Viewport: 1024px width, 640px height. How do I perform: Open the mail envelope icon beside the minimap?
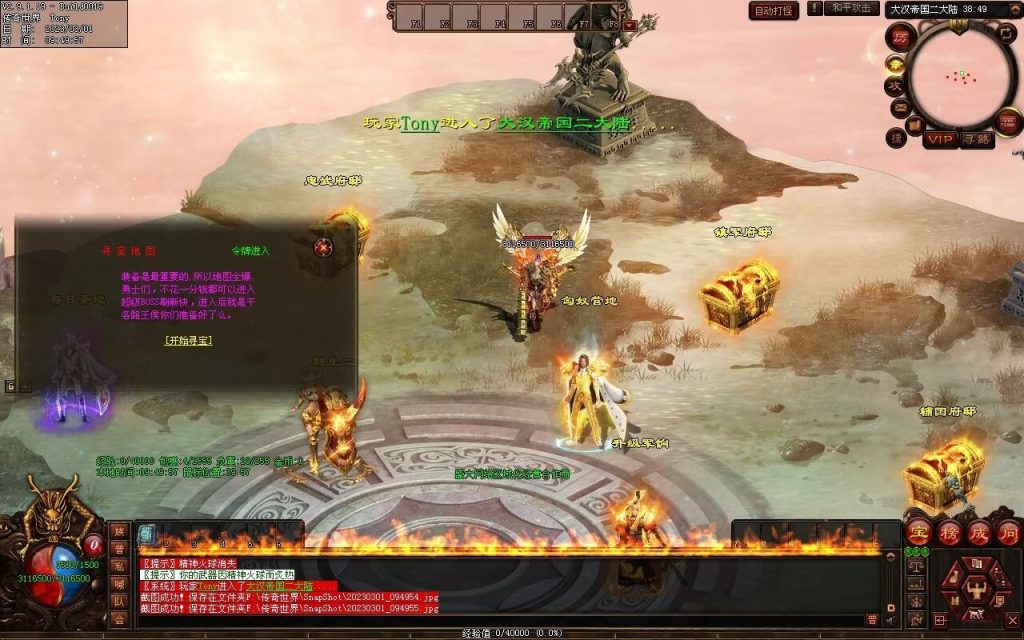tap(900, 108)
